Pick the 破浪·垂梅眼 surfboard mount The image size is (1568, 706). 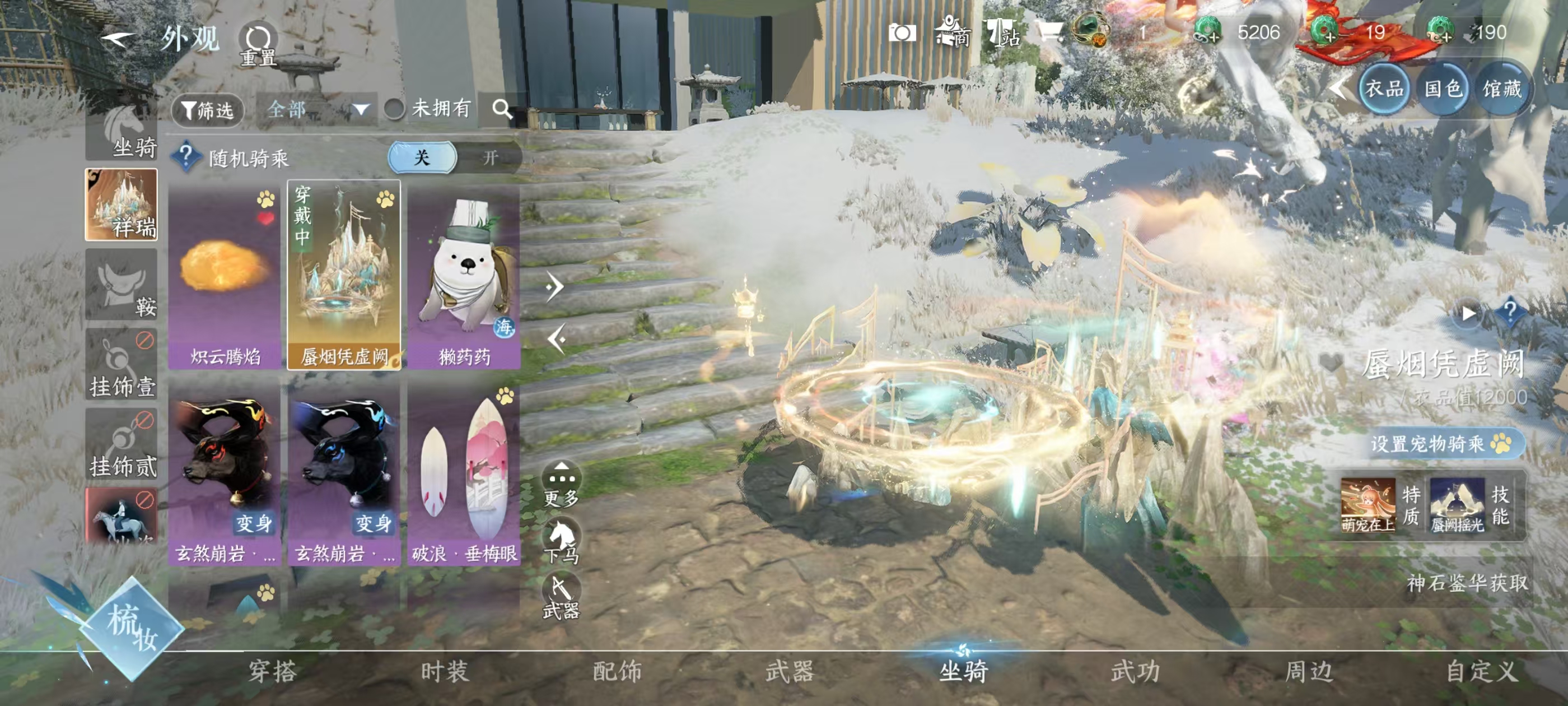[x=464, y=475]
